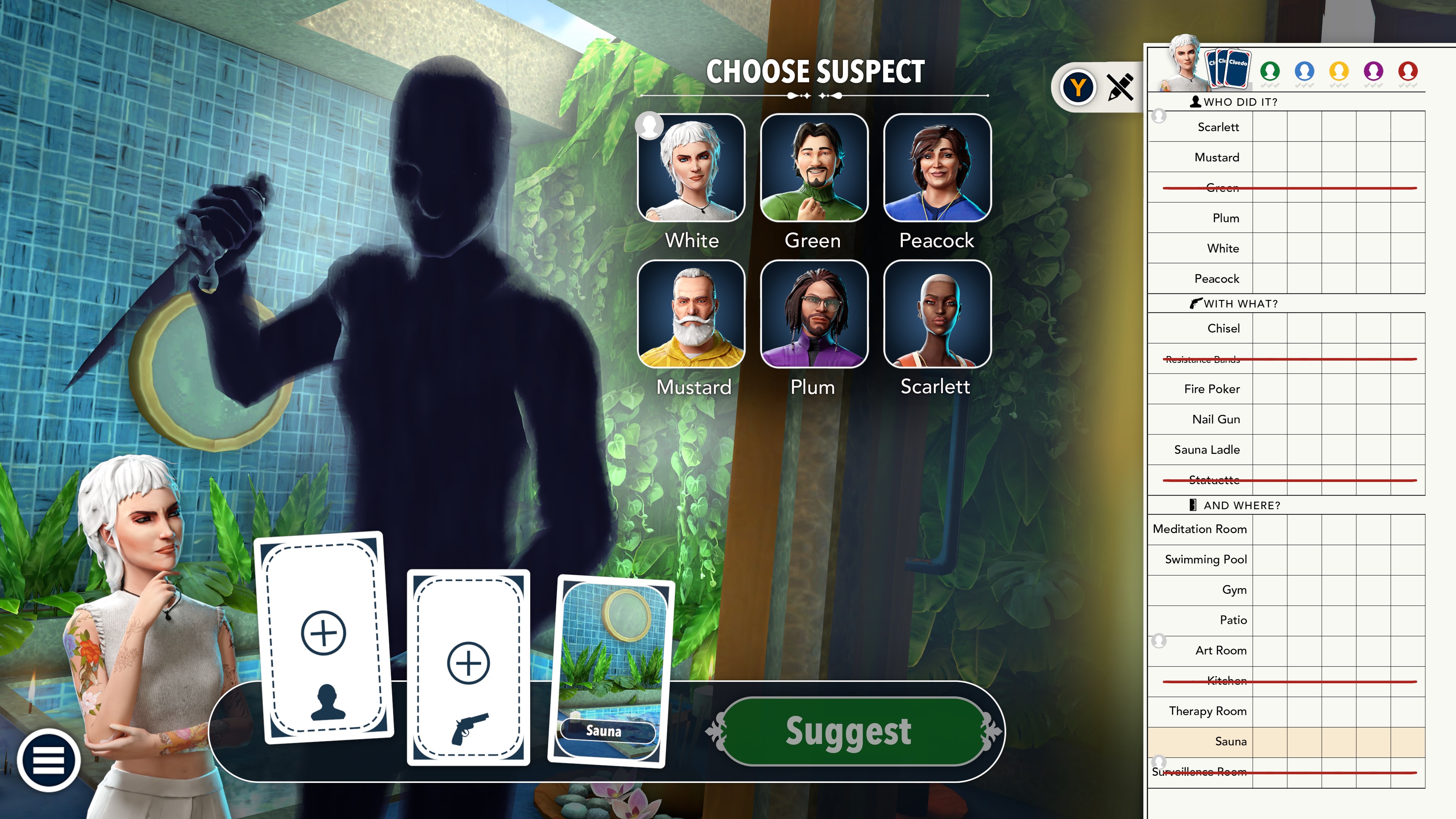Viewport: 1456px width, 819px height.
Task: Select the green player avatar icon
Action: click(1270, 71)
